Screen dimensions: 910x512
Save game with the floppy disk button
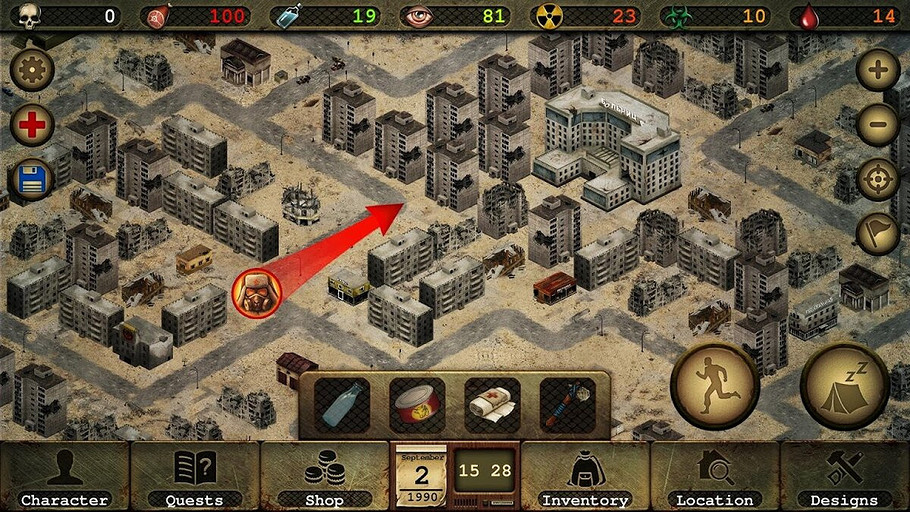click(x=32, y=181)
